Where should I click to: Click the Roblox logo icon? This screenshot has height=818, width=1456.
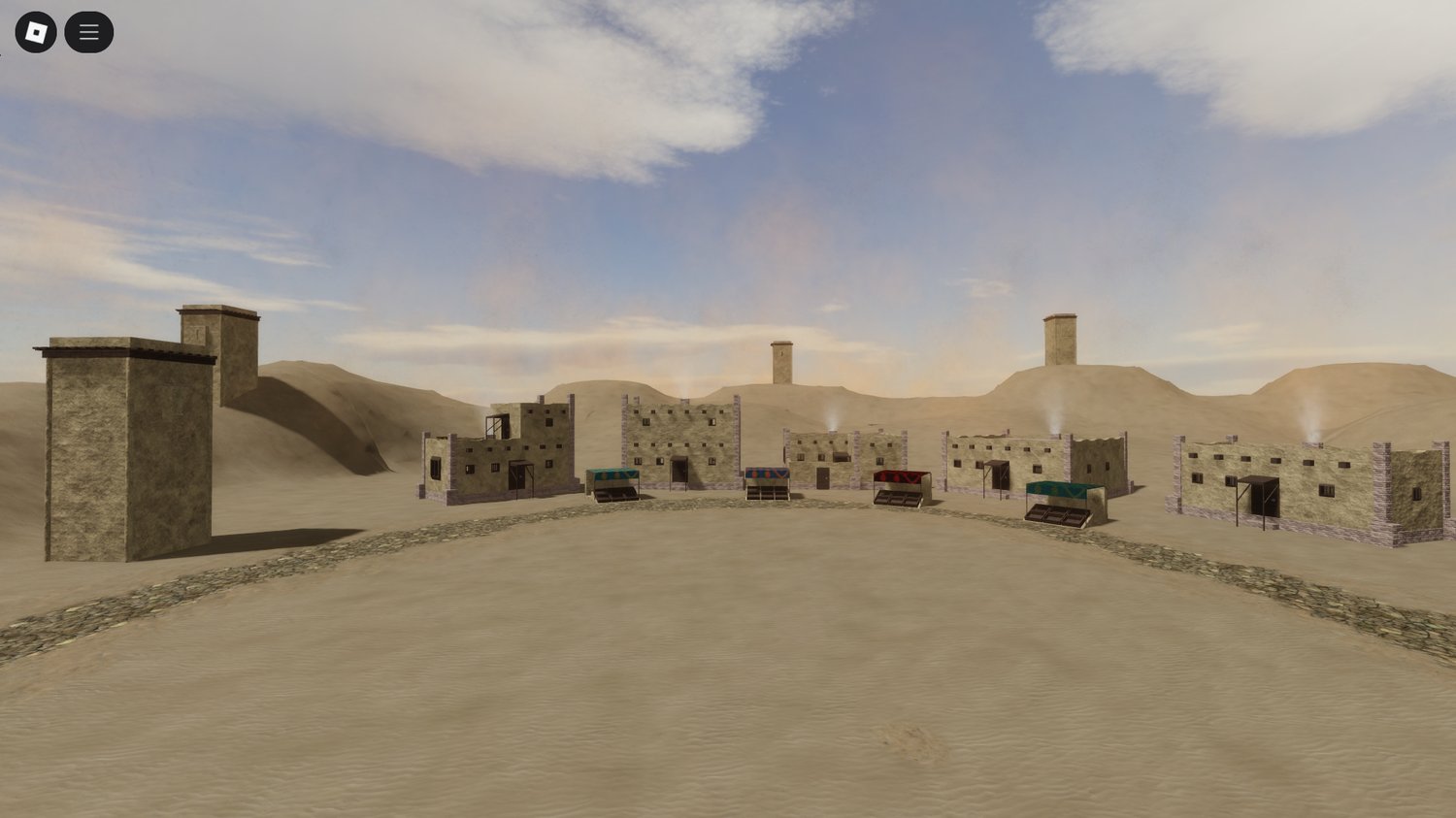tap(38, 31)
